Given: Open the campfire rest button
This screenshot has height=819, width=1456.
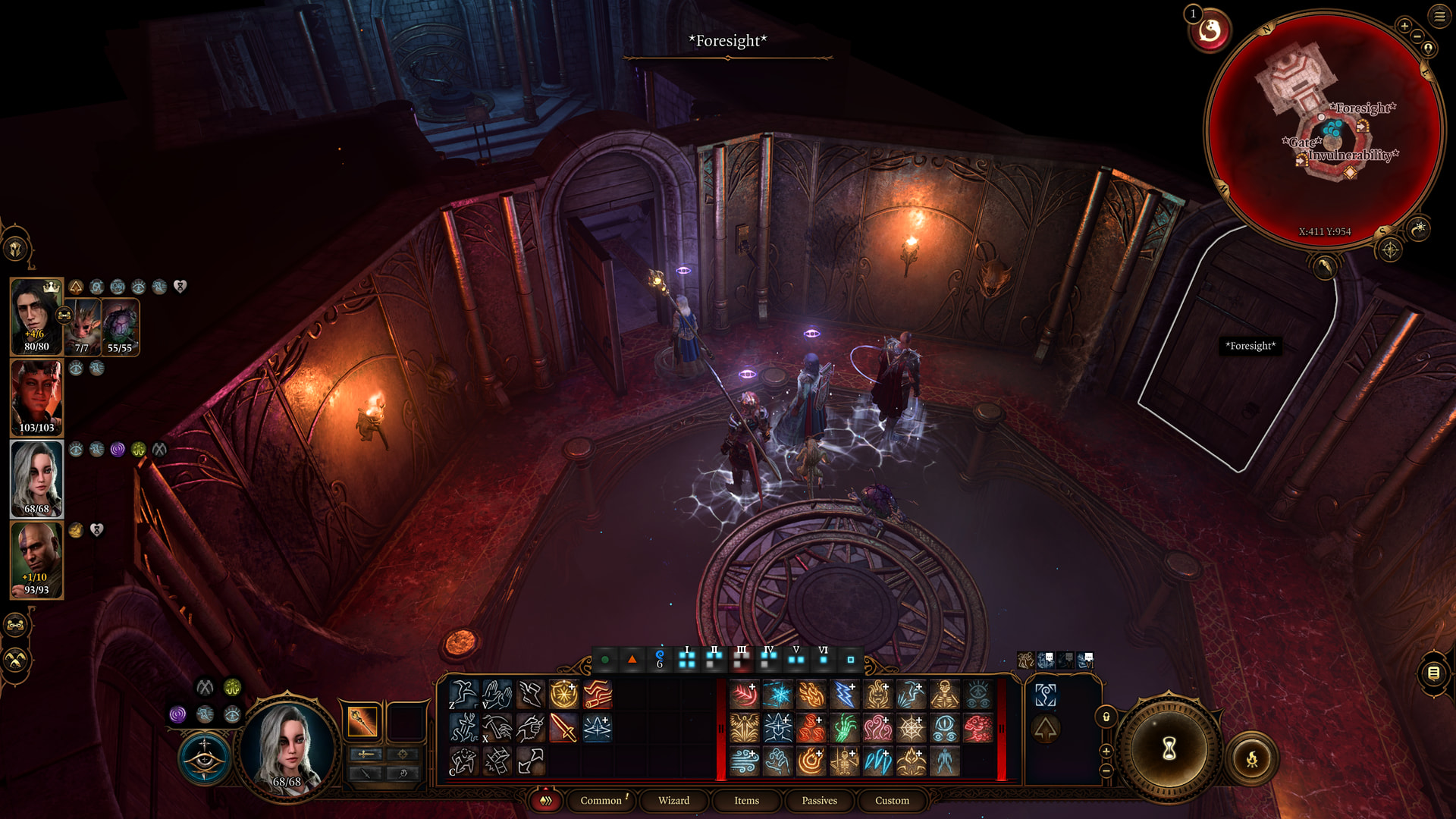Looking at the screenshot, I should [1252, 758].
